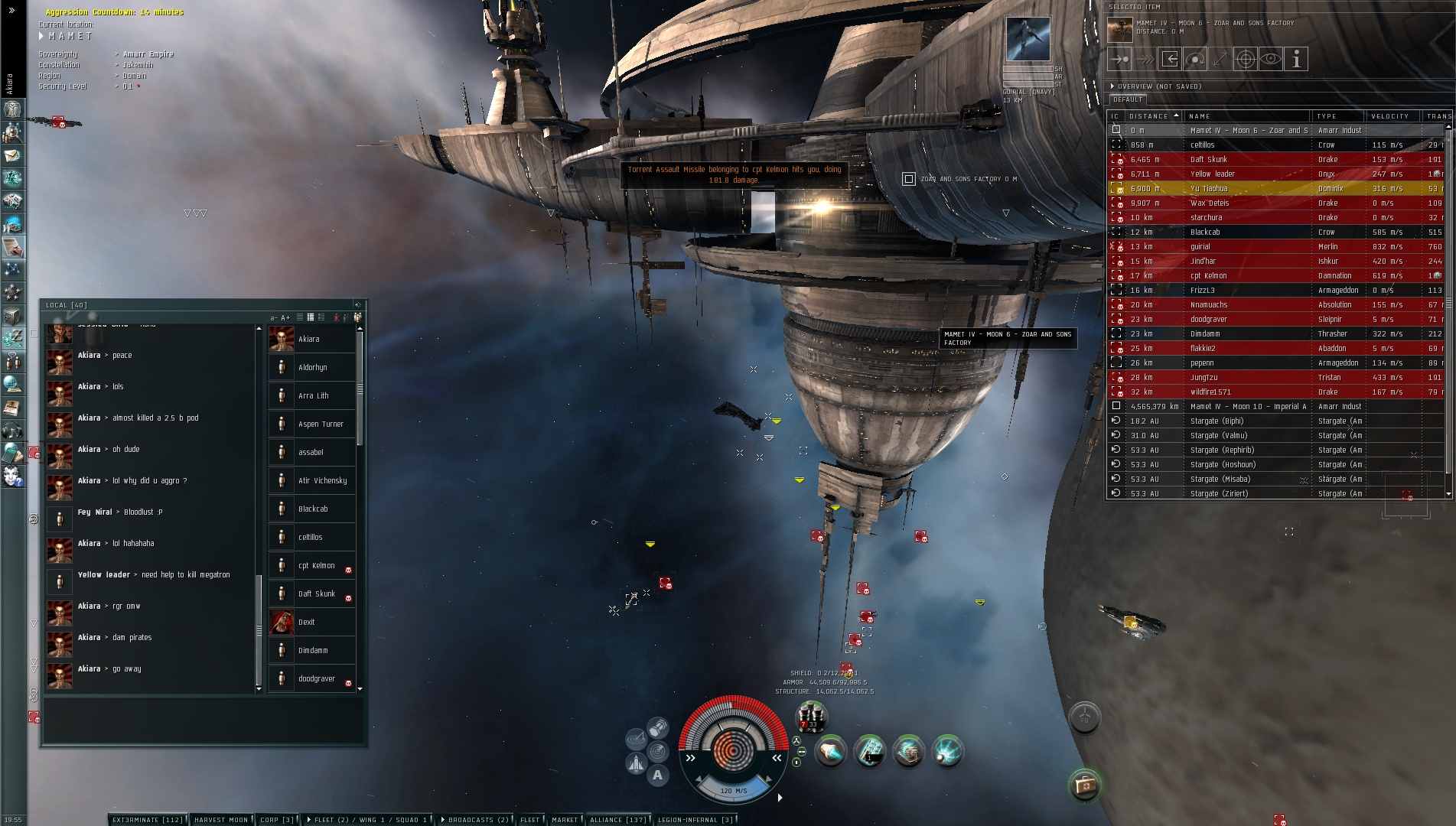Click the Local chat text input box

point(203,720)
